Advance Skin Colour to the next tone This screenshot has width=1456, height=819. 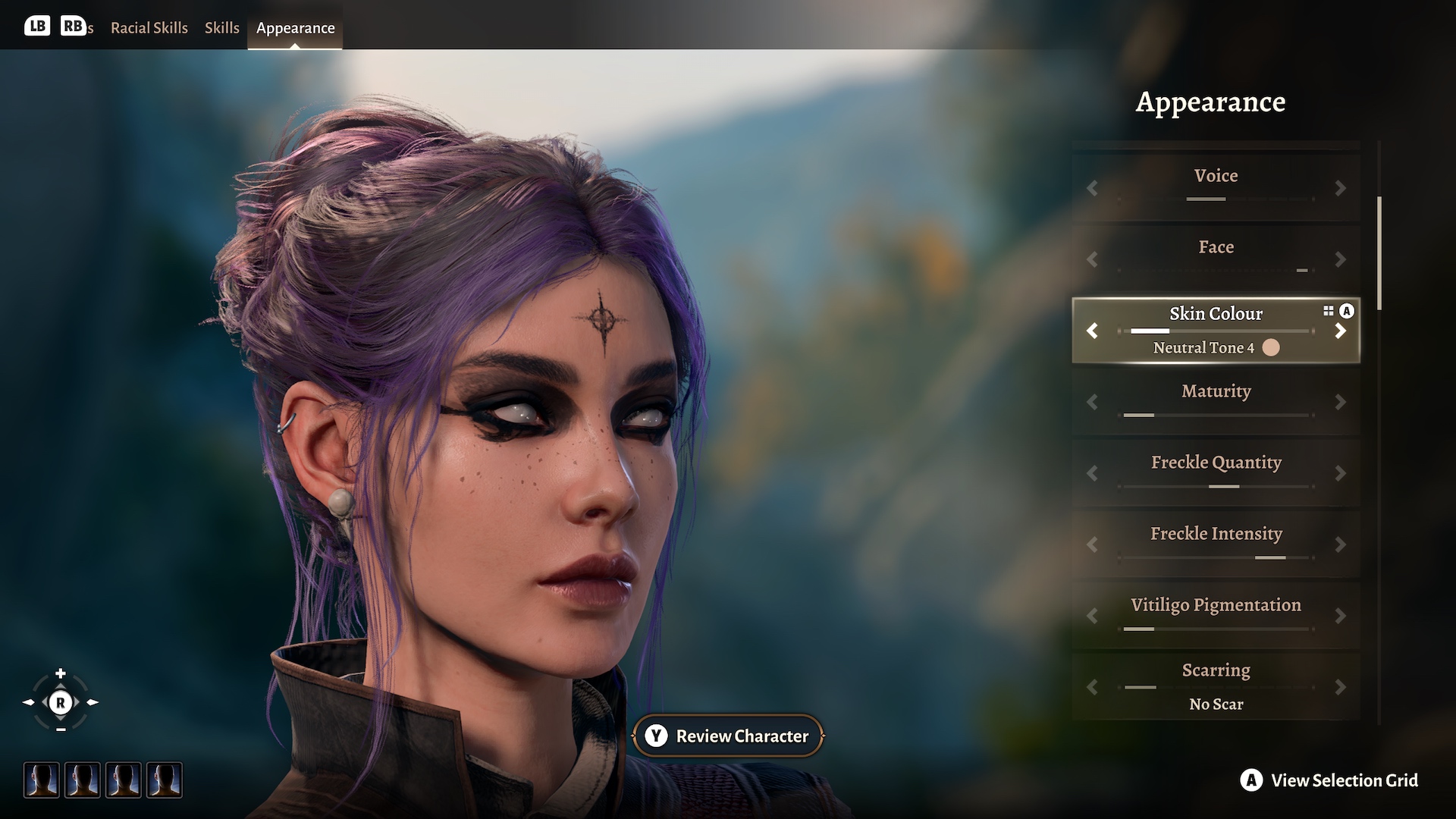(x=1340, y=331)
